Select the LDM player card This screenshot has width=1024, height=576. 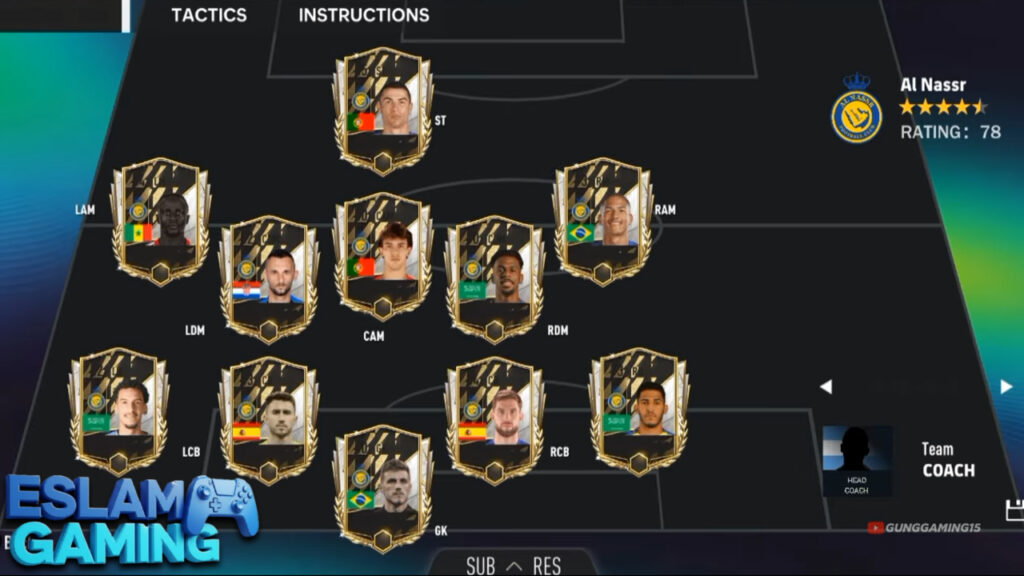[x=268, y=279]
